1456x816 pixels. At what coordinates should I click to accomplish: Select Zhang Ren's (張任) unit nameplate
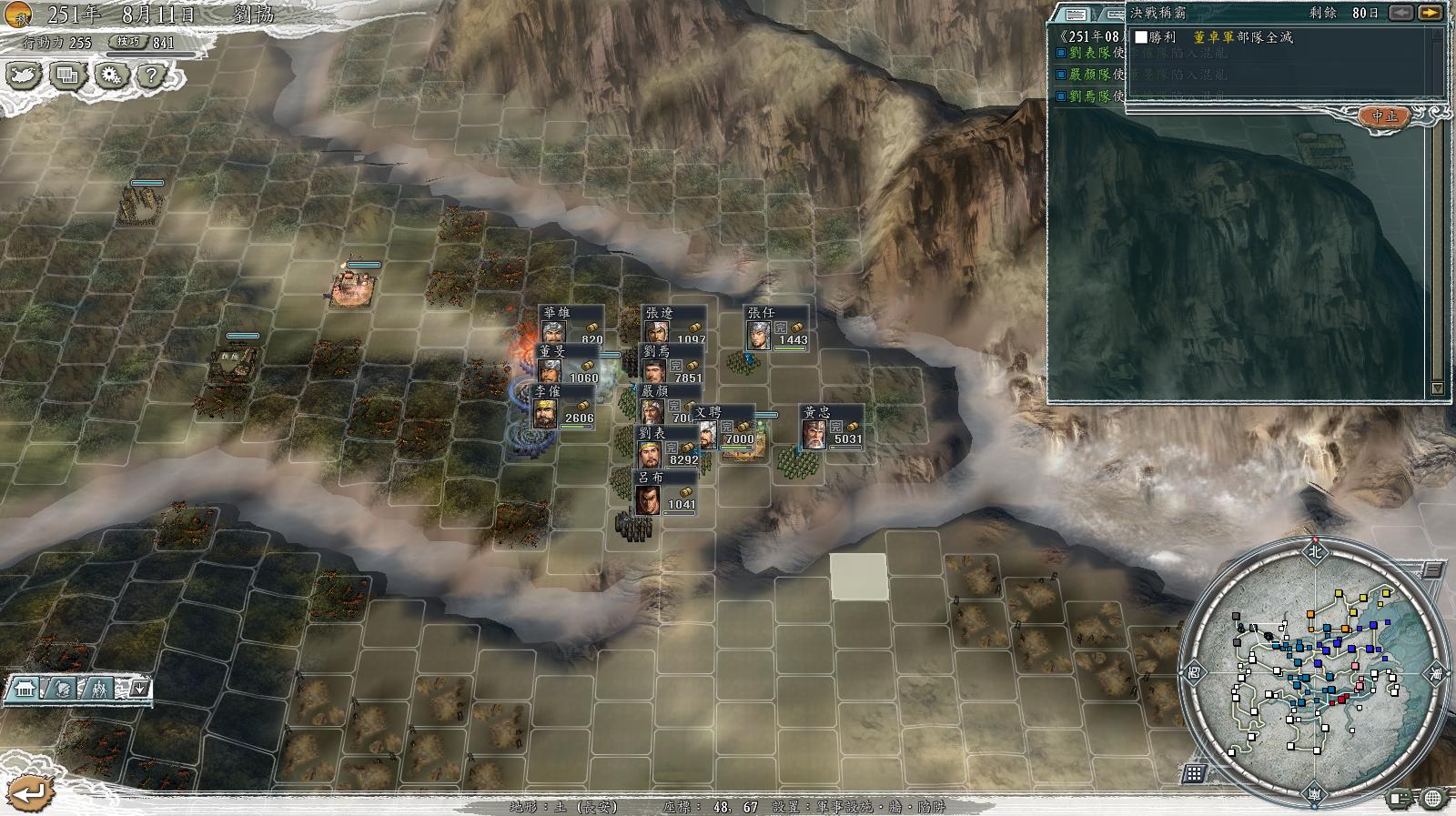775,327
